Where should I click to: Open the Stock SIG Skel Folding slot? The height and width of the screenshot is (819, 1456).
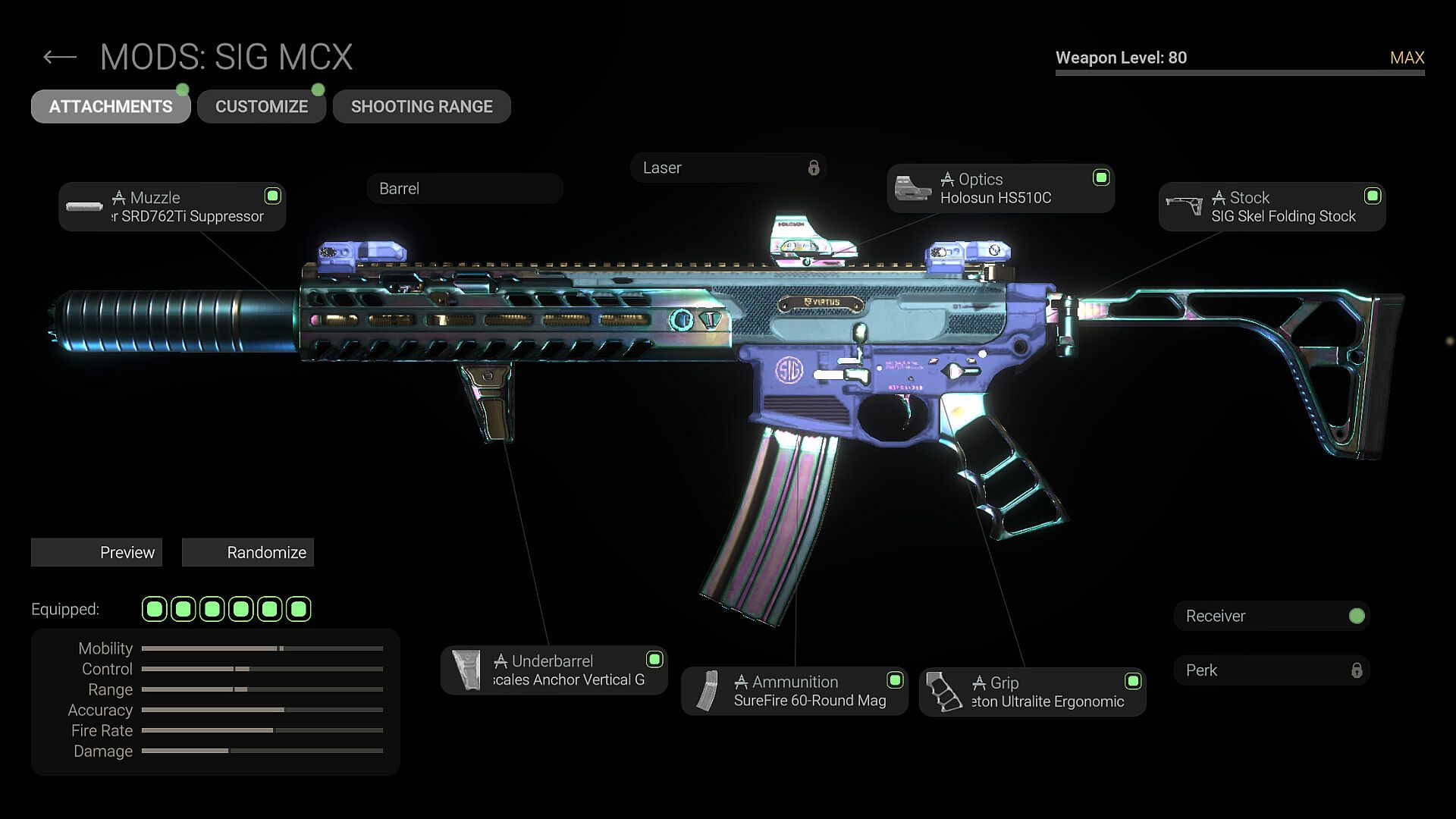[x=1272, y=206]
